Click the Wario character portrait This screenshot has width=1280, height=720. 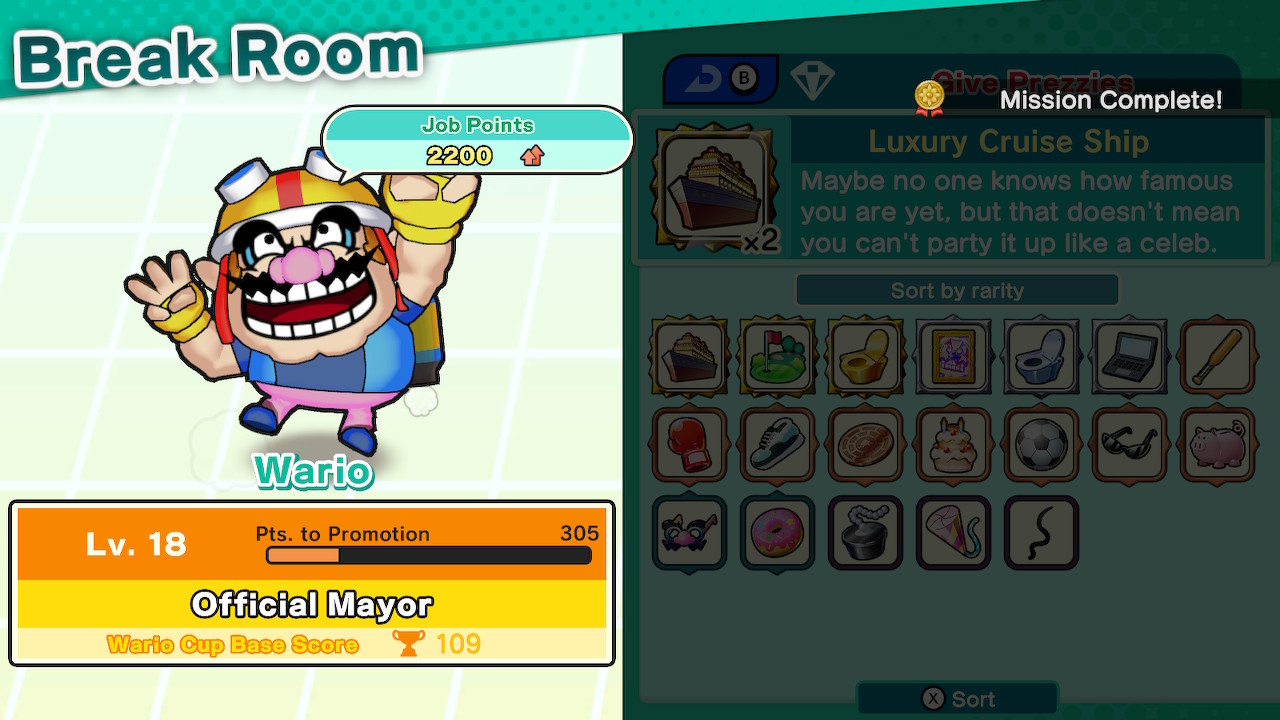(310, 290)
